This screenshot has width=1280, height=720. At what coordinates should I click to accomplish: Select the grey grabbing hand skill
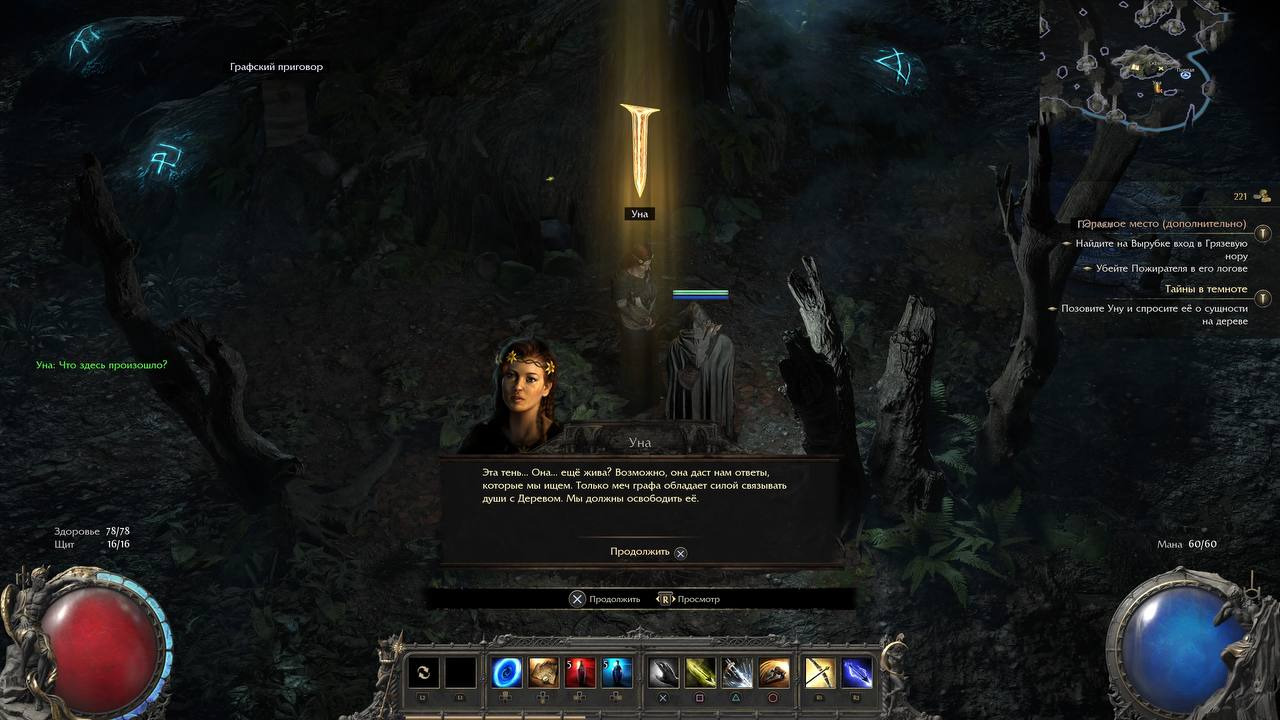(664, 673)
